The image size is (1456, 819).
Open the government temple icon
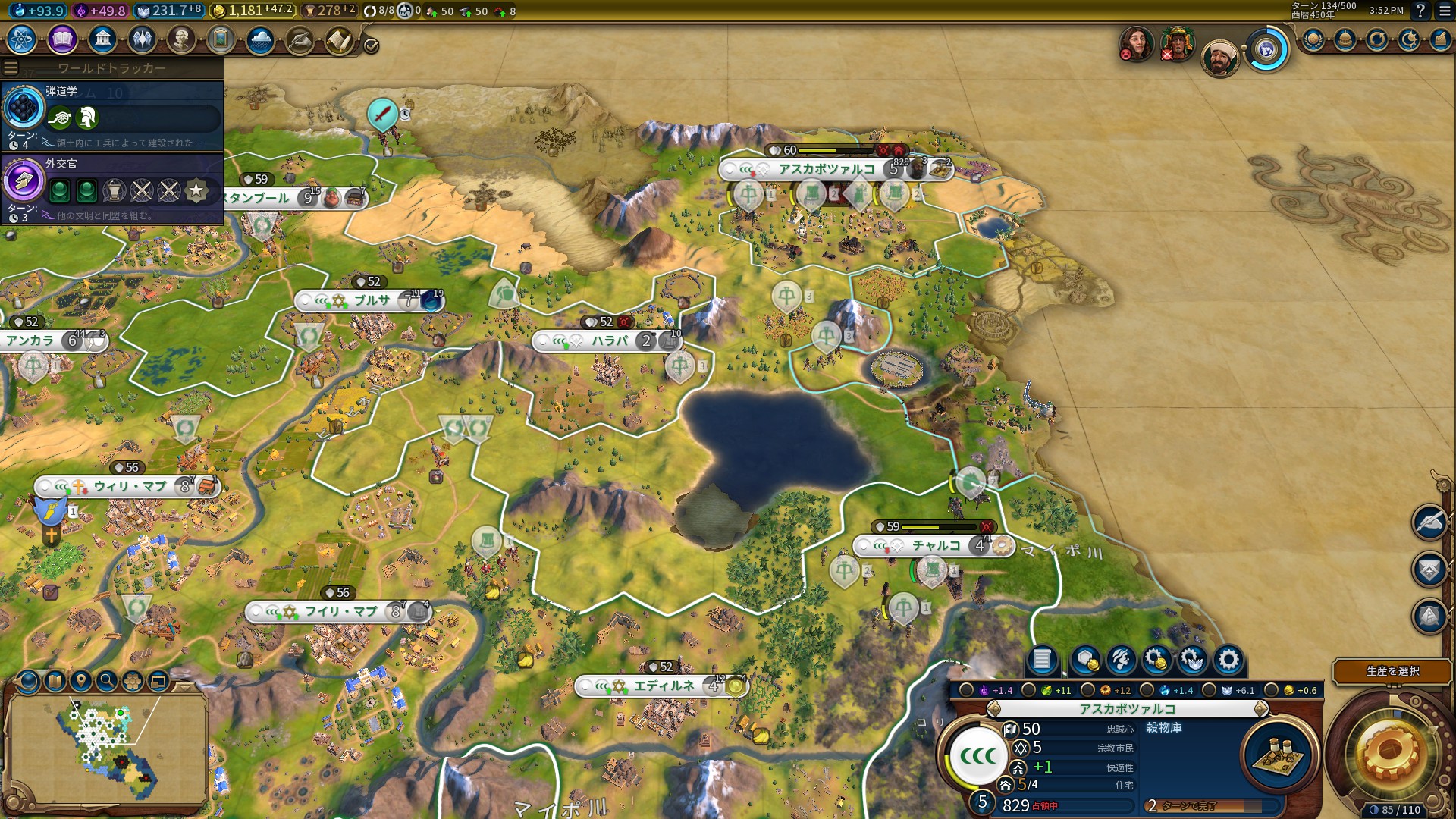102,39
